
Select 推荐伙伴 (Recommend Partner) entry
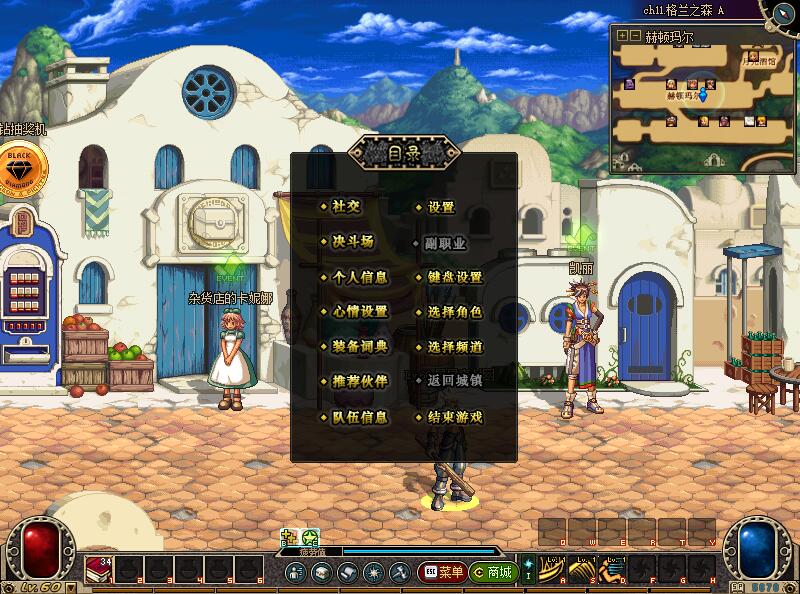click(359, 382)
